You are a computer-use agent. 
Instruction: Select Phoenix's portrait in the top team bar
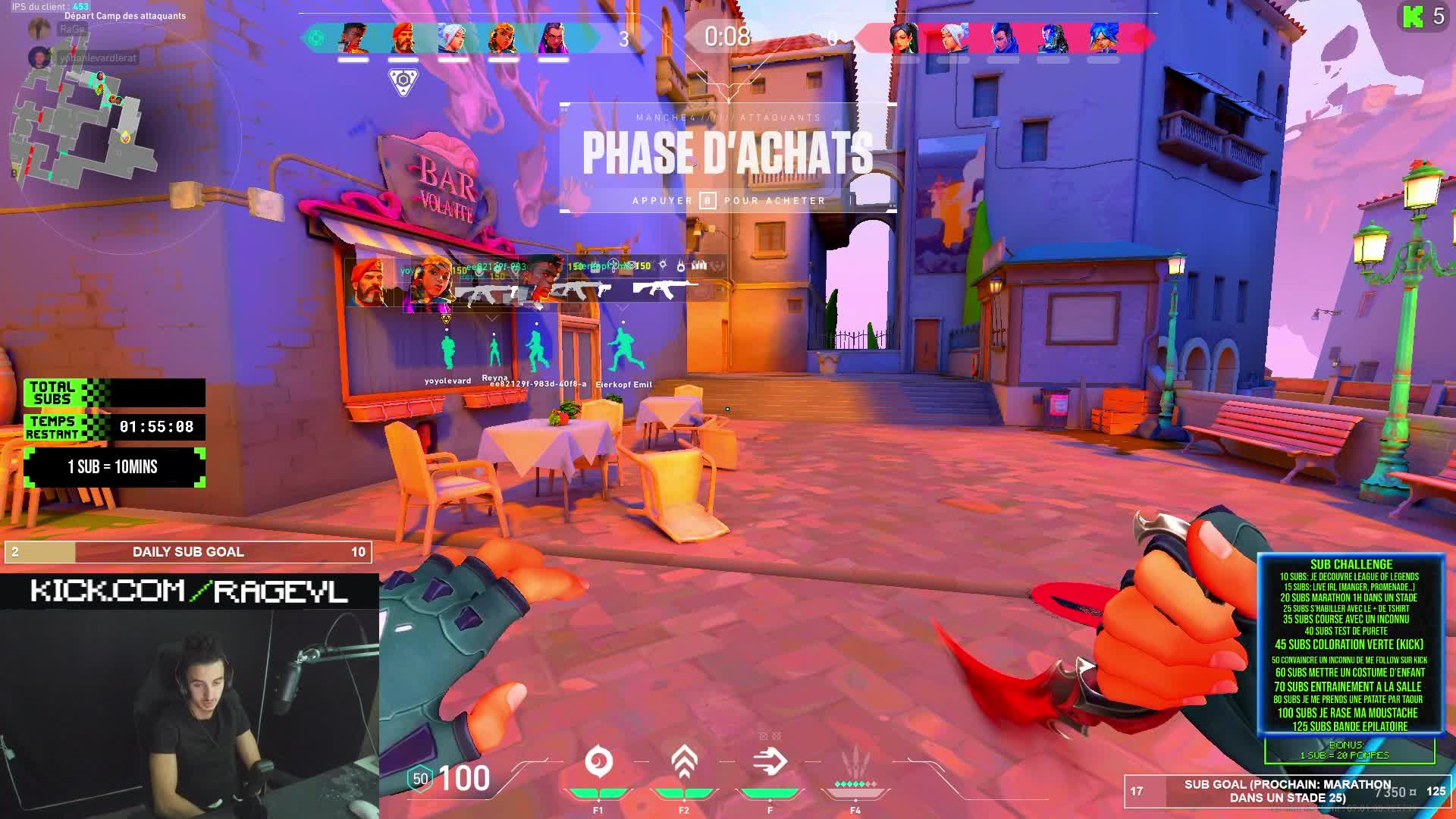tap(353, 37)
